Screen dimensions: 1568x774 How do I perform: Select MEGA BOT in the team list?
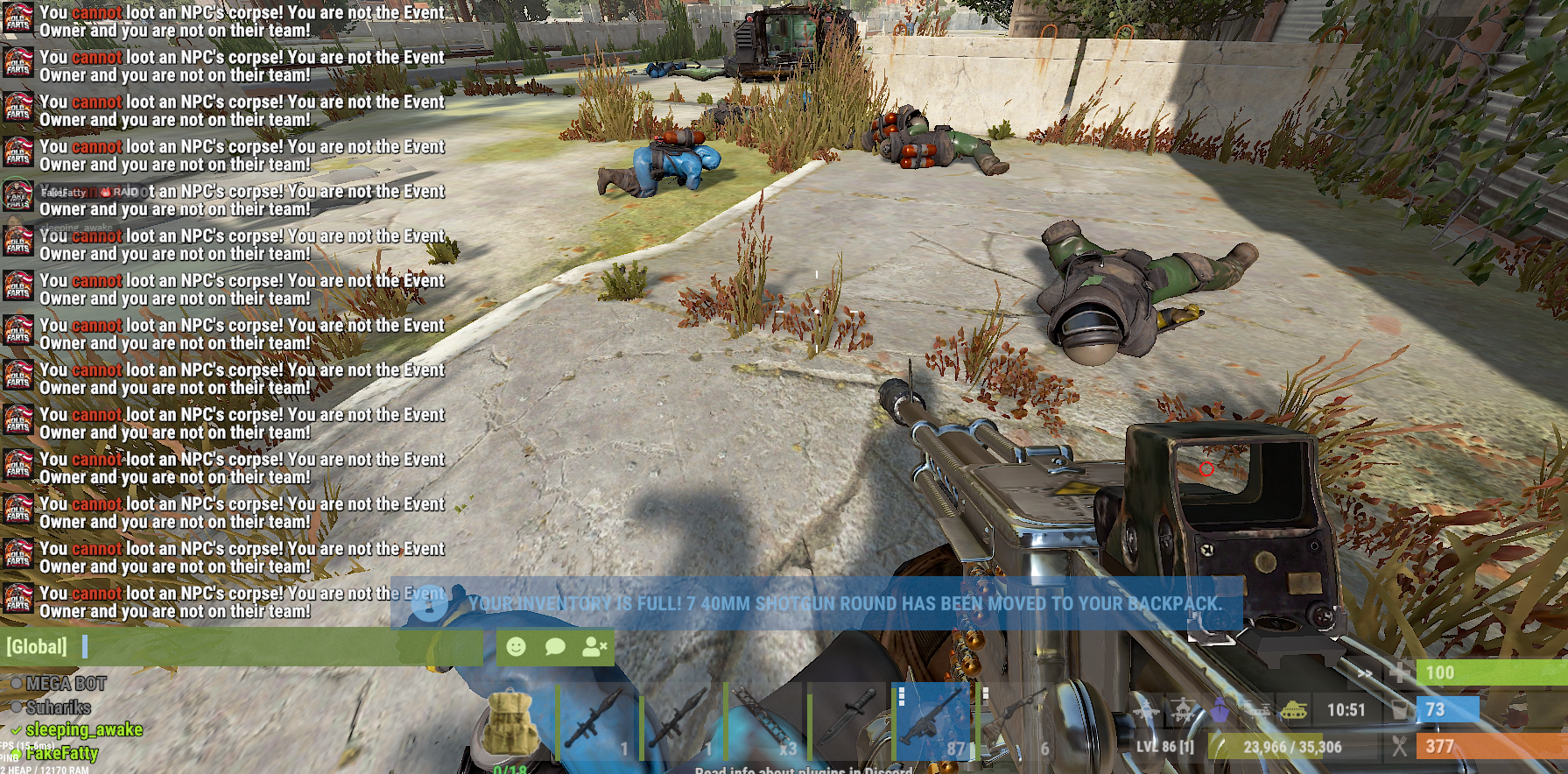coord(66,684)
